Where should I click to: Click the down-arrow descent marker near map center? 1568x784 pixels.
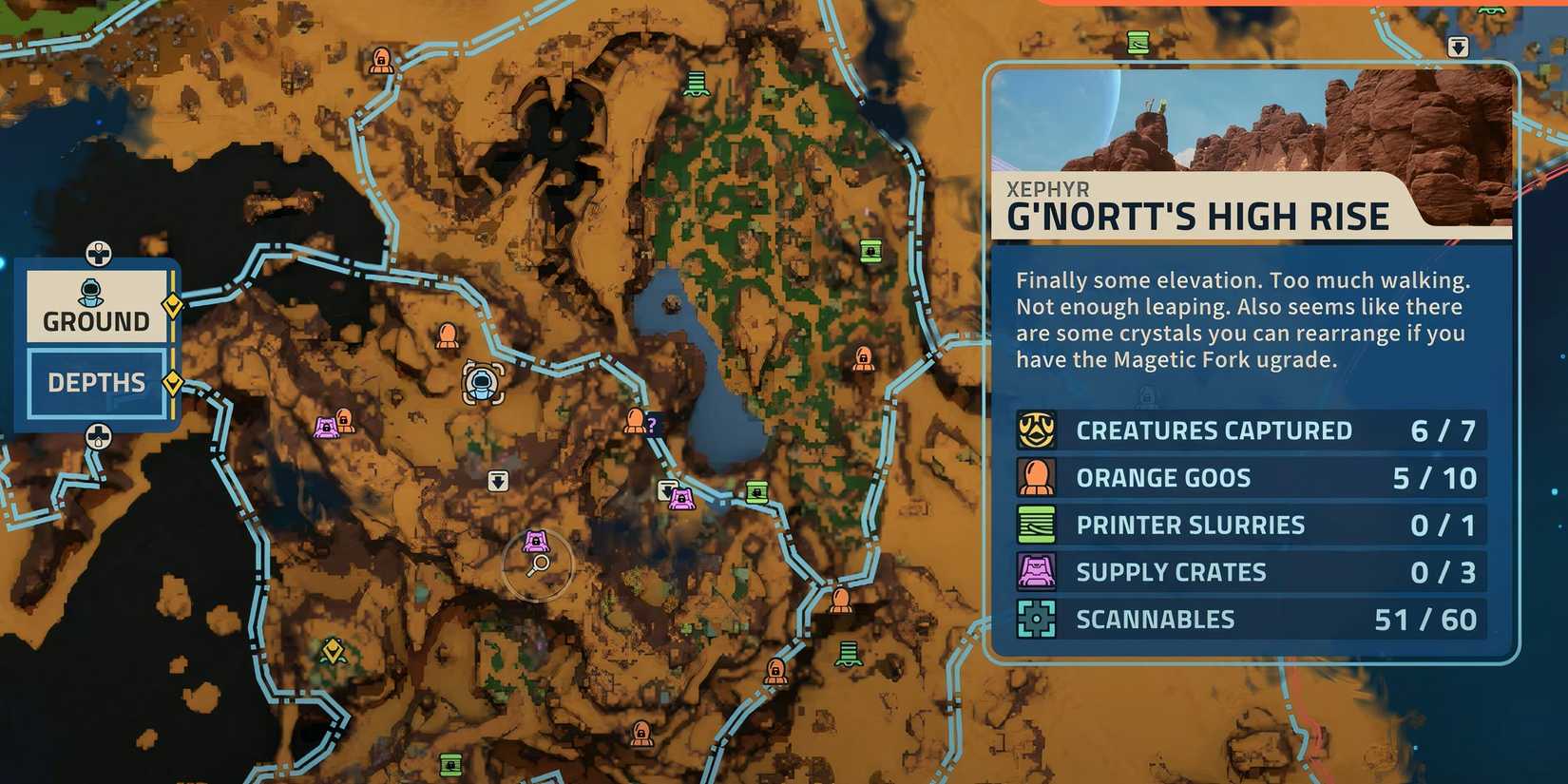(x=499, y=482)
